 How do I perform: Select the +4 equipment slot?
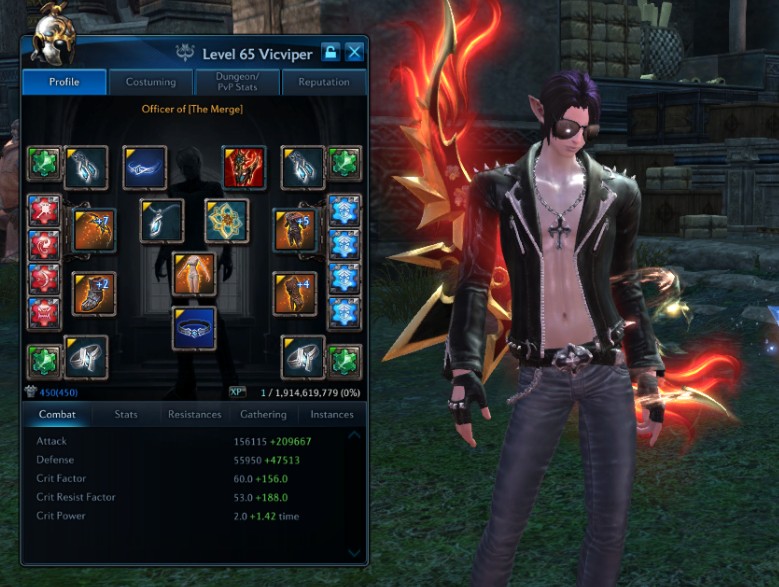coord(295,293)
